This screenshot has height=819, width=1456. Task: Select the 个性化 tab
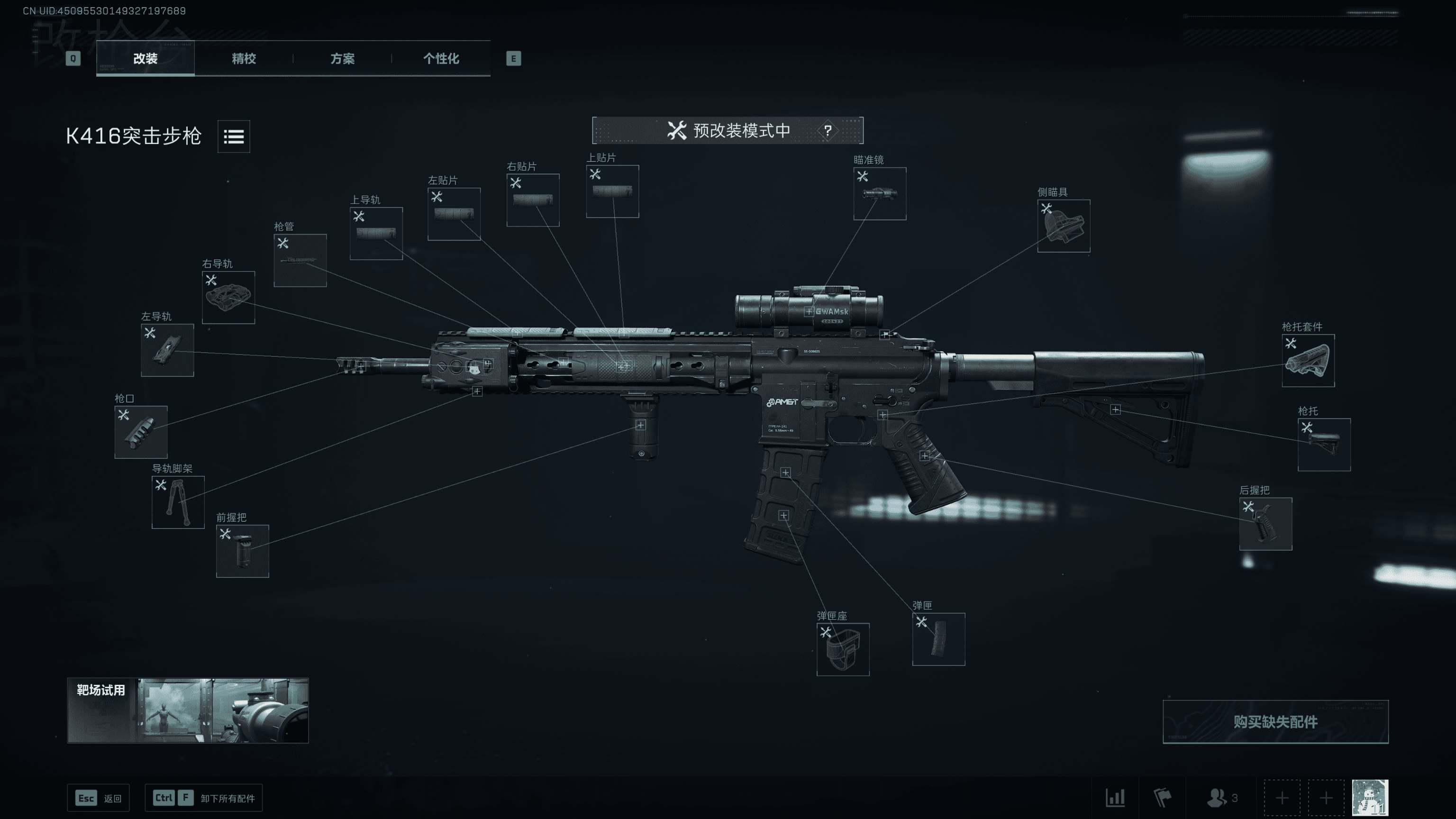(x=441, y=58)
